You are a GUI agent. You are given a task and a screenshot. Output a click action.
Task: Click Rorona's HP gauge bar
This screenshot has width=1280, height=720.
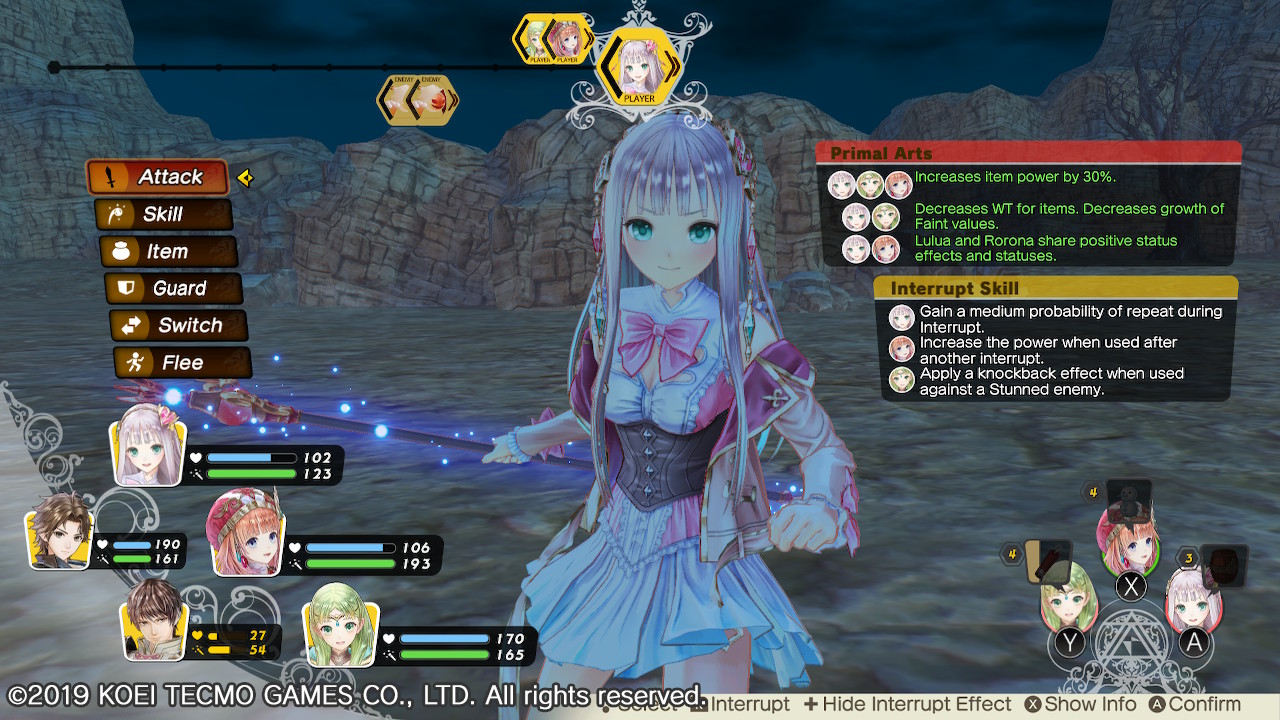pos(350,548)
